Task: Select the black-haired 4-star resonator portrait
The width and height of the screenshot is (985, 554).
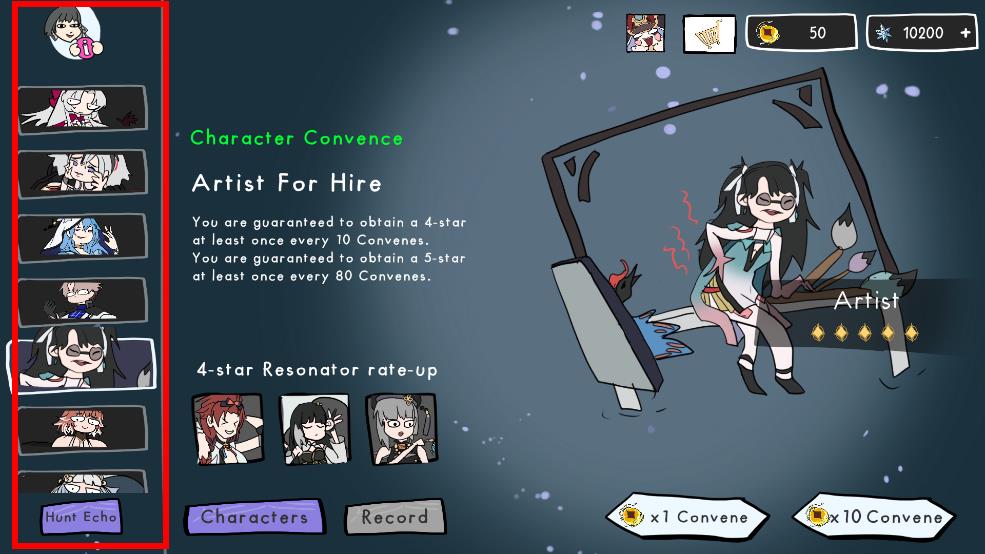Action: tap(314, 428)
